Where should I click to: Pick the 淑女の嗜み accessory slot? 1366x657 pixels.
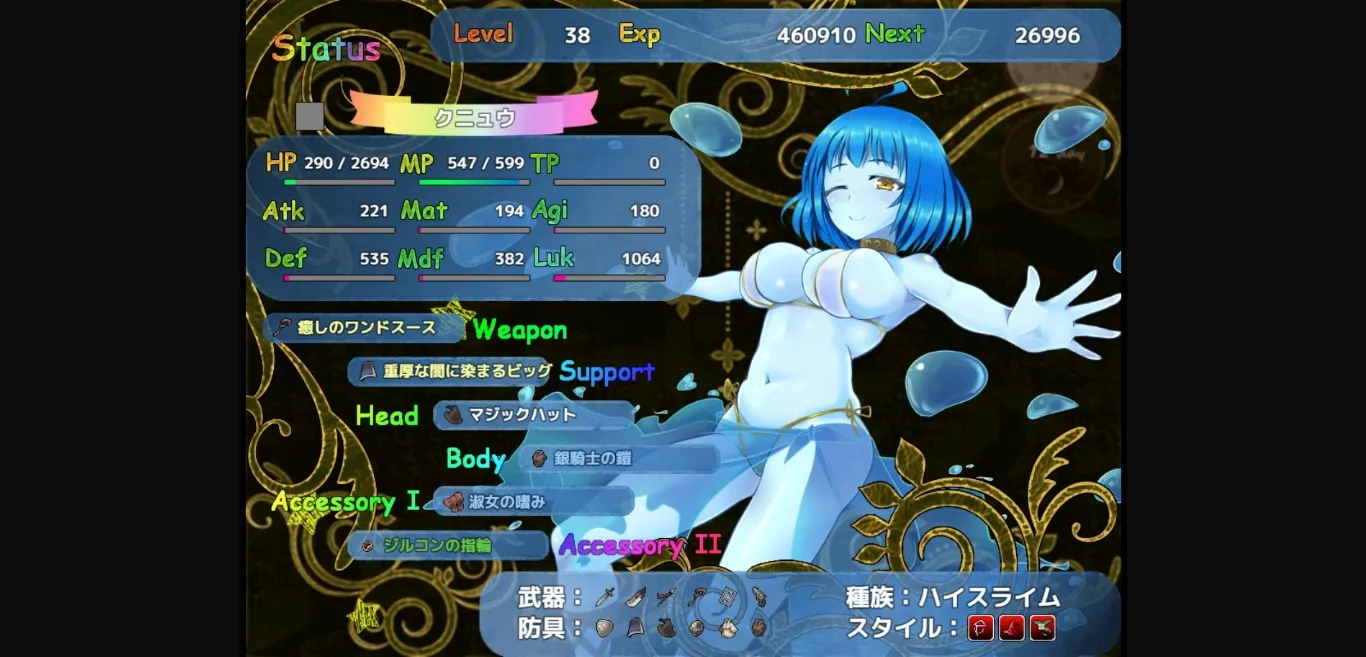click(533, 502)
